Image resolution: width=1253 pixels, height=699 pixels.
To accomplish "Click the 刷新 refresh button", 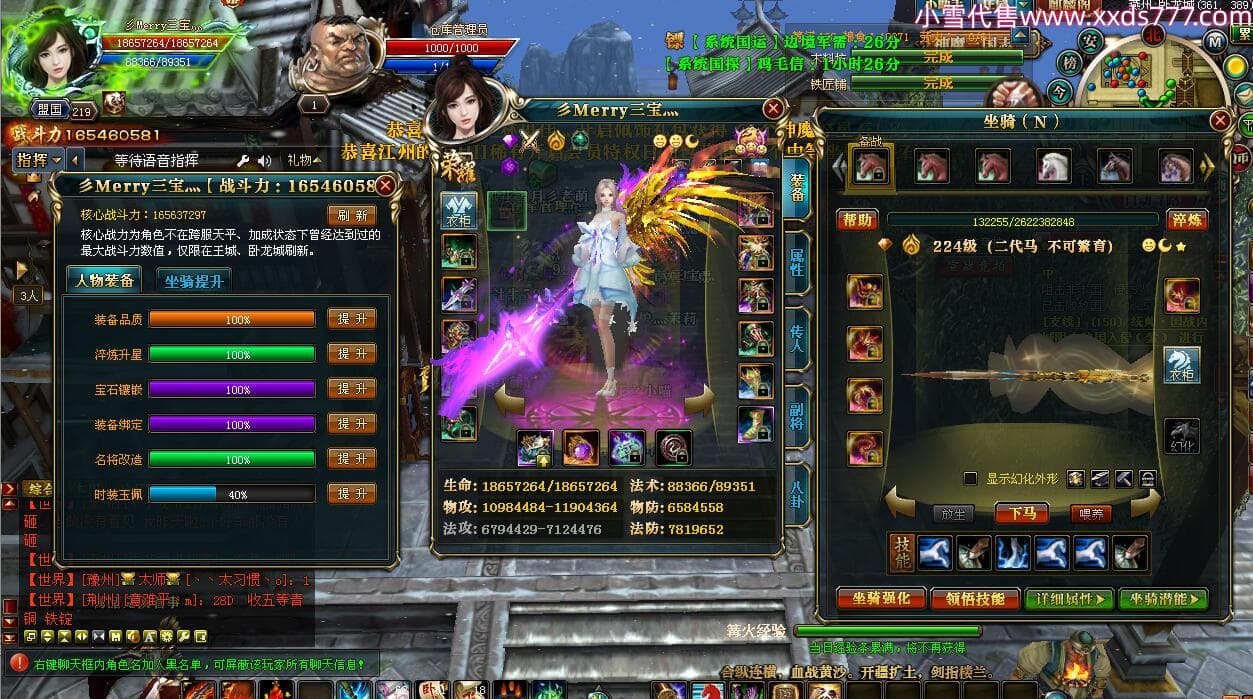I will (x=352, y=215).
